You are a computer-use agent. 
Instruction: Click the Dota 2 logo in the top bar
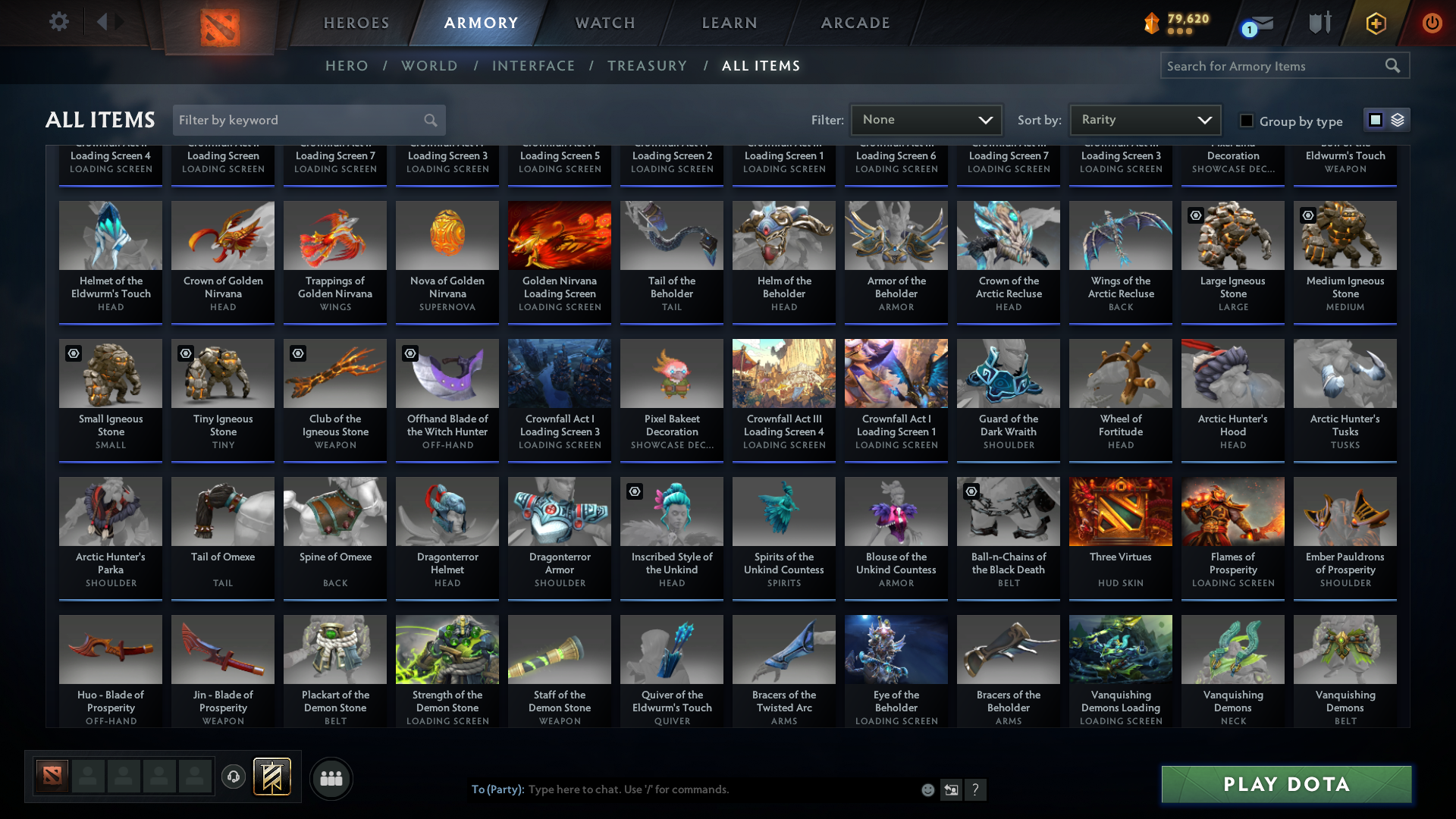coord(218,23)
